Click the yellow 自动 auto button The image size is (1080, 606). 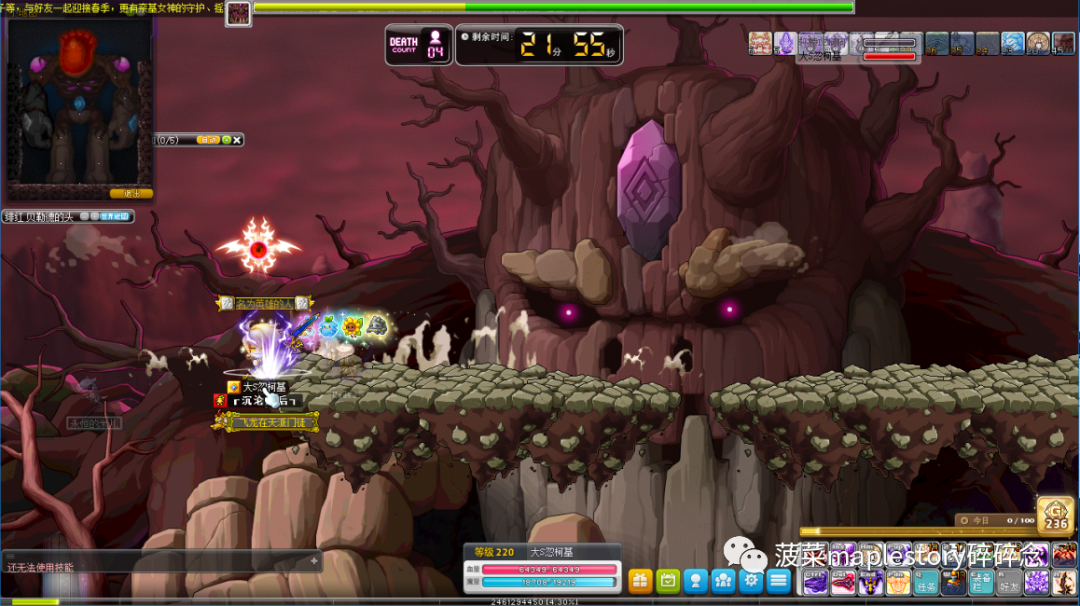coord(208,140)
